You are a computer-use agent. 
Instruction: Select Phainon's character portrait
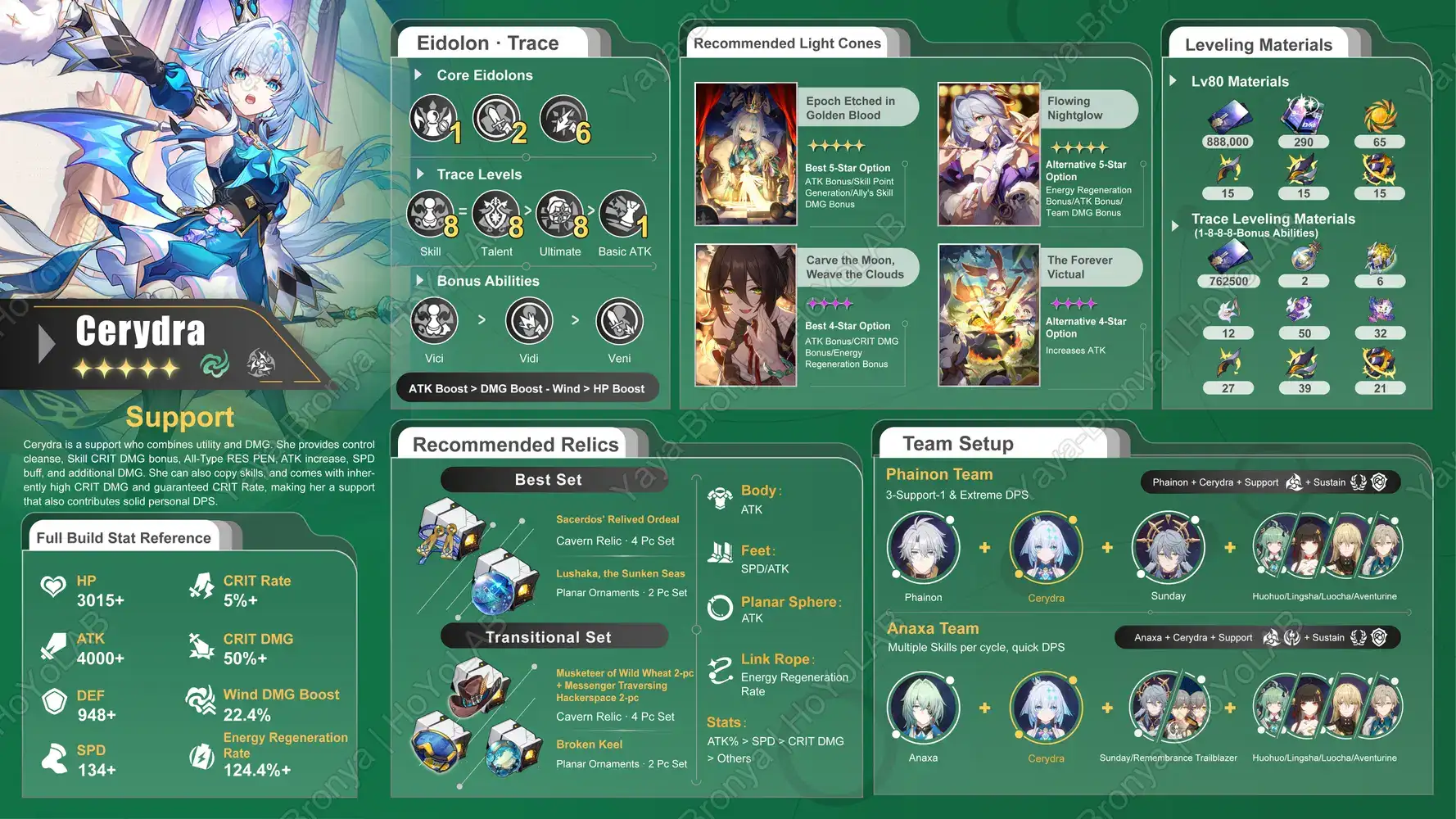923,548
